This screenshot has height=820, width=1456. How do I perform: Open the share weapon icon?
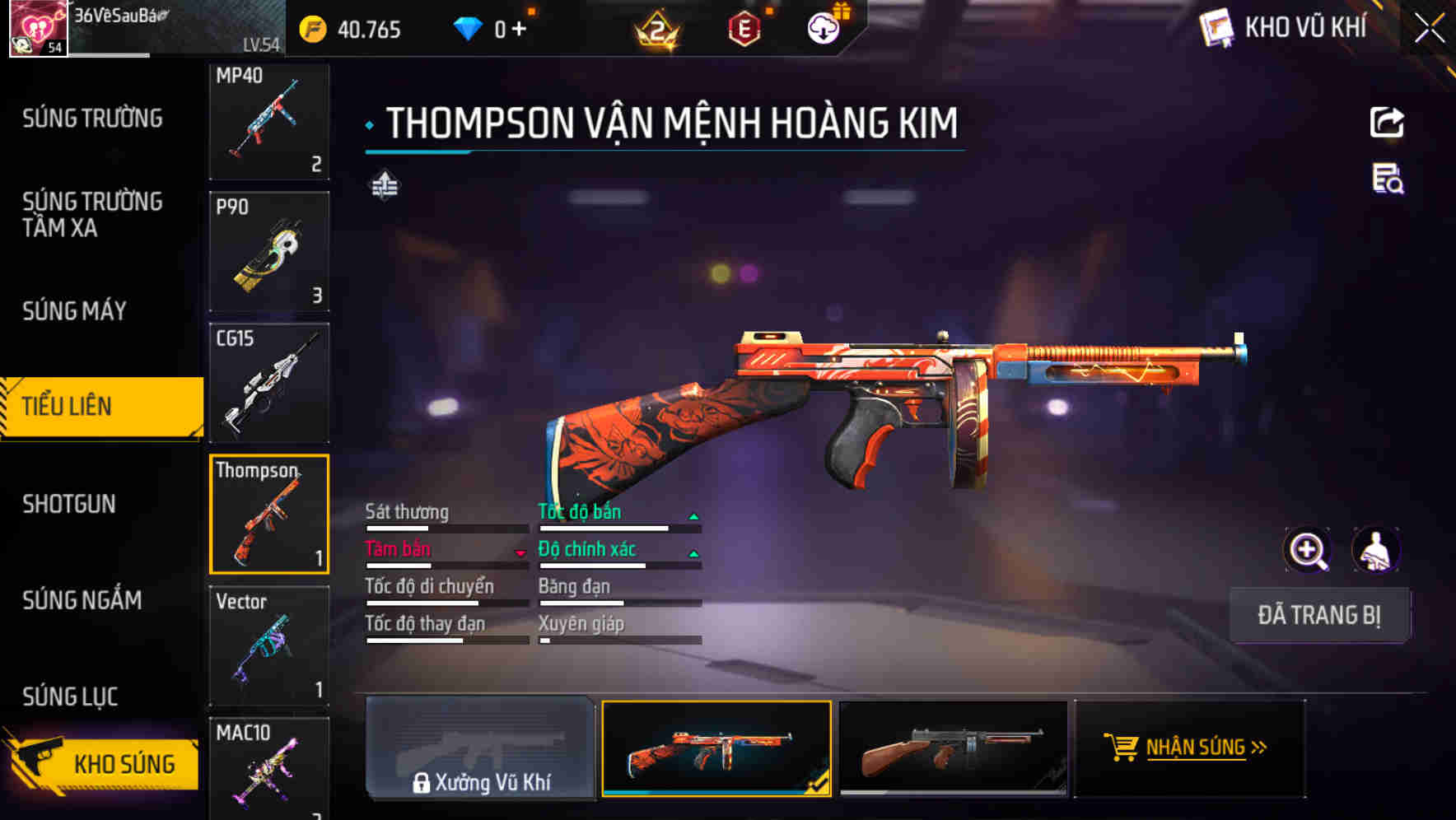point(1388,122)
